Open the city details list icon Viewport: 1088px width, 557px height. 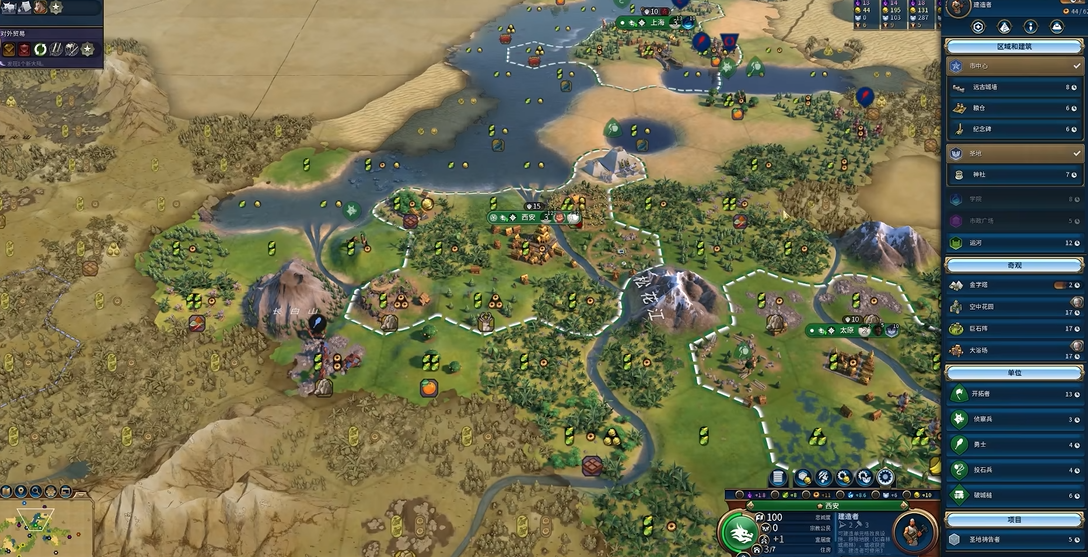[x=779, y=478]
